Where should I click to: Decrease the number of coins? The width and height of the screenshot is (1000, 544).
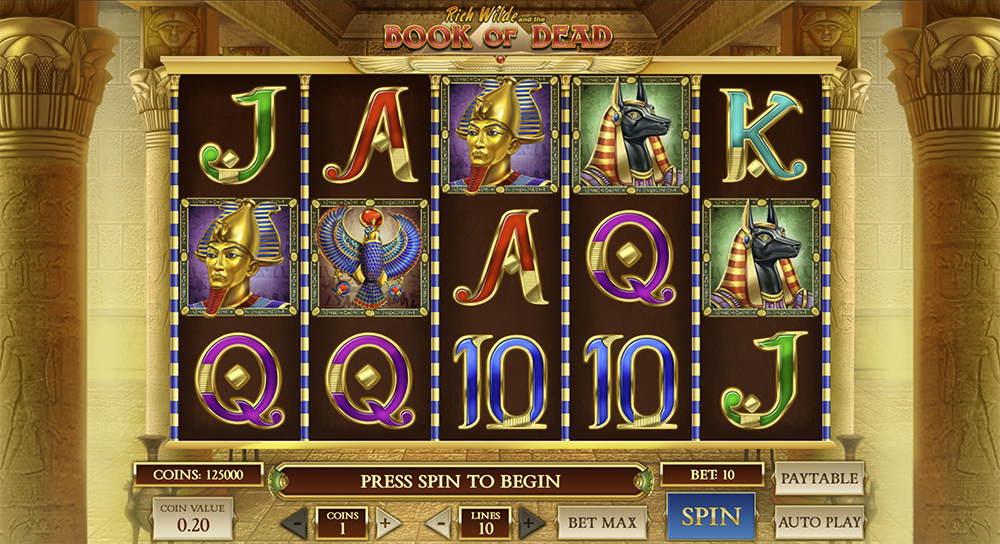coord(294,522)
